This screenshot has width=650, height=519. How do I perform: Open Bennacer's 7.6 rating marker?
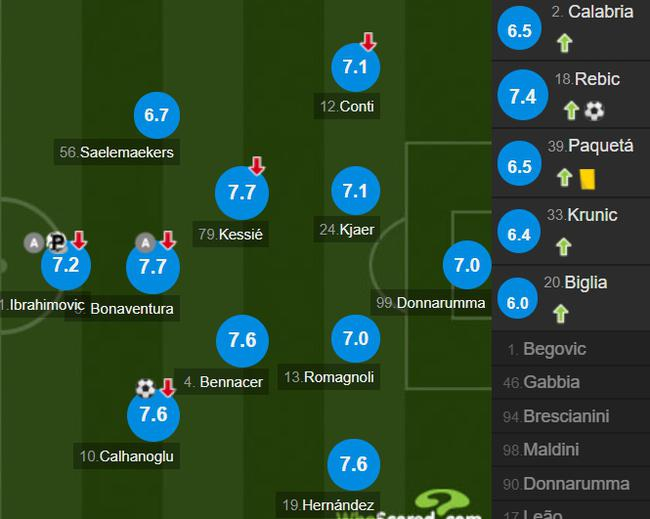(242, 340)
